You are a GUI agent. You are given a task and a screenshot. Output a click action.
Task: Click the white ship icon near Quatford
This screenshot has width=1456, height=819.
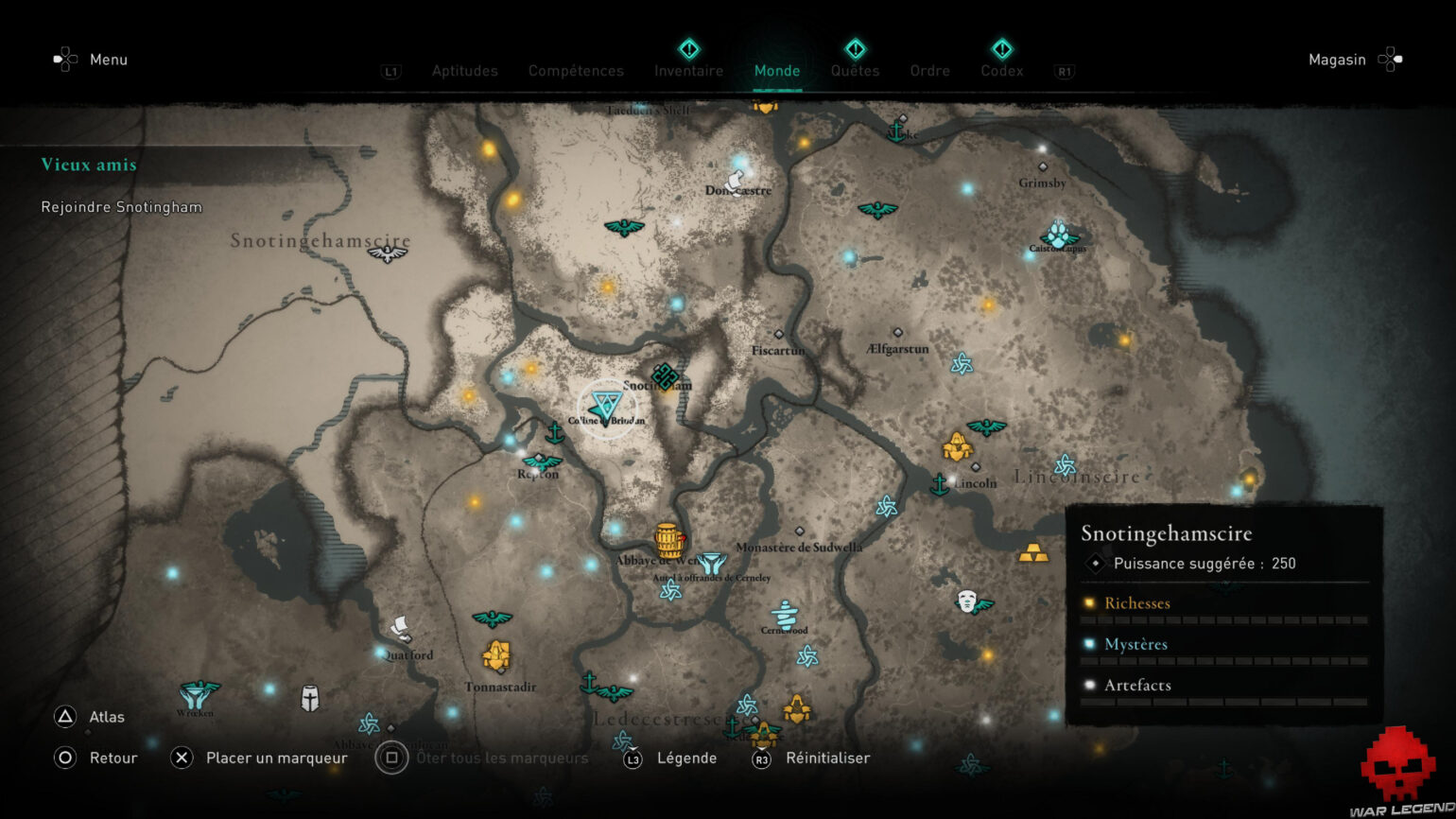[401, 626]
